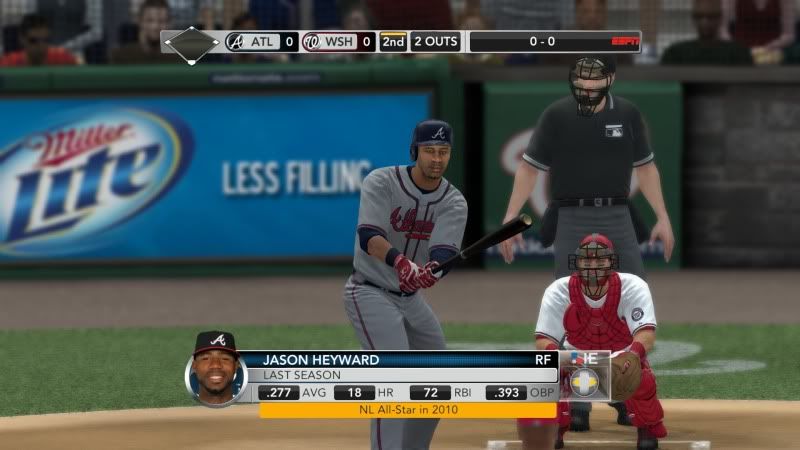Click the WSH team logo in scorebar
Viewport: 800px width, 450px height.
pos(311,42)
